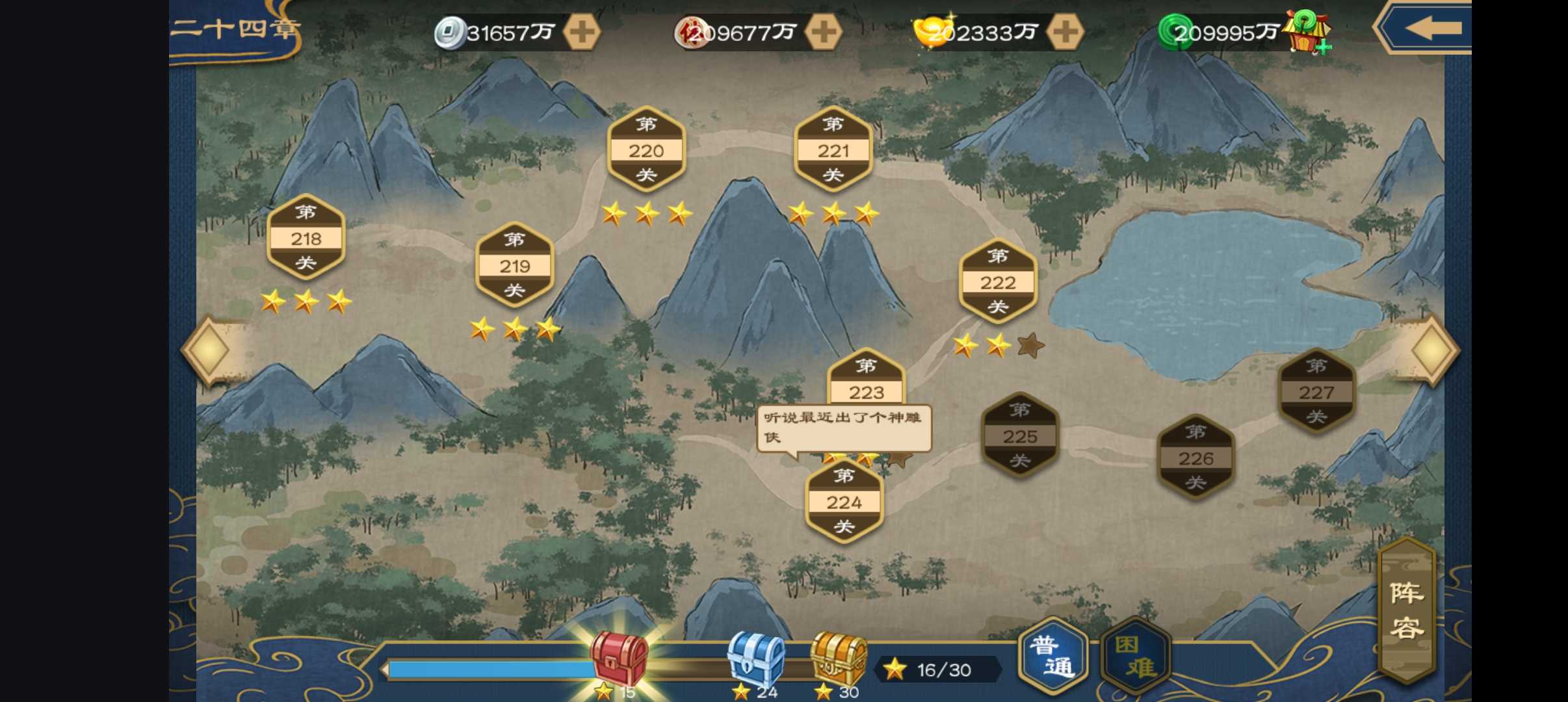Open the 阵容 lineup panel
The height and width of the screenshot is (702, 1568).
click(x=1407, y=610)
